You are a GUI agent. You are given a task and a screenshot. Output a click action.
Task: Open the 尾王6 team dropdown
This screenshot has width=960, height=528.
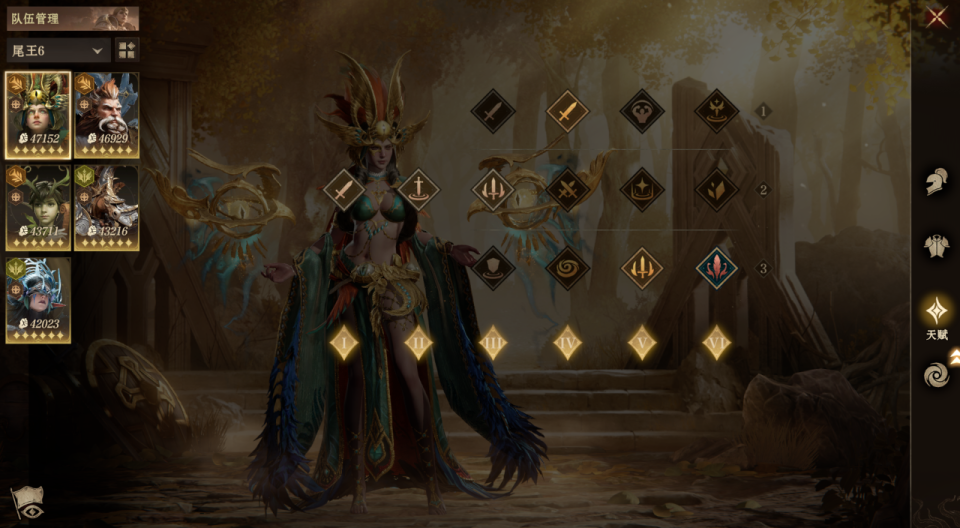point(58,50)
